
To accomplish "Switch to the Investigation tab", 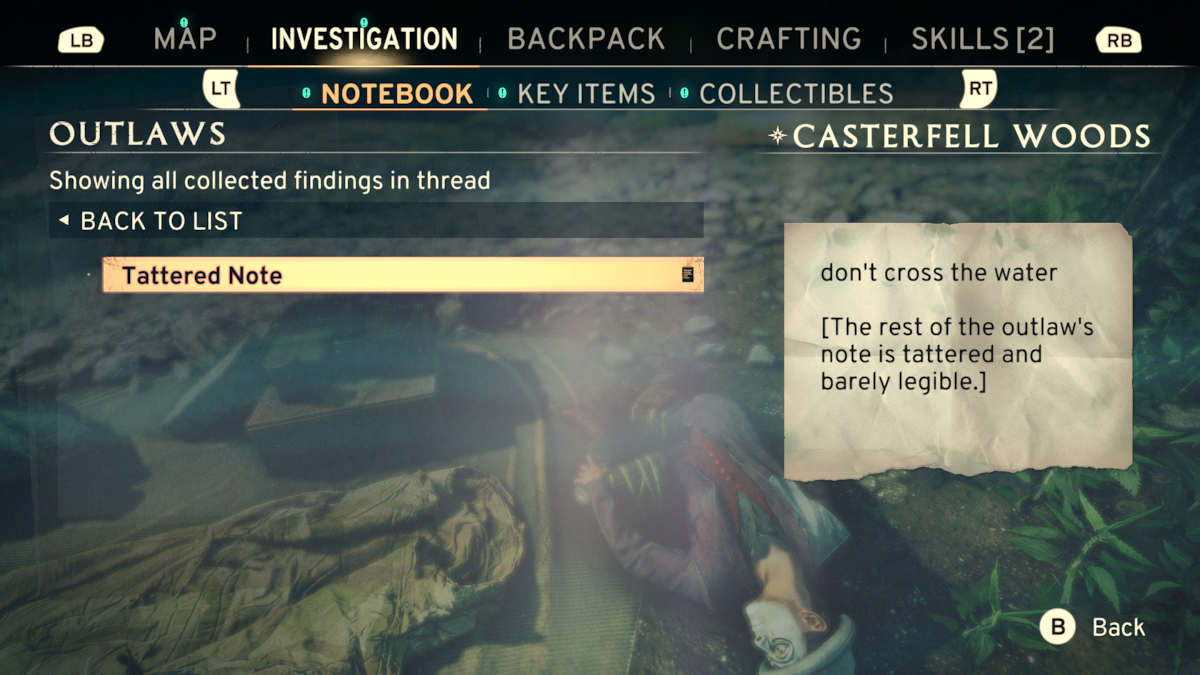I will [x=364, y=39].
